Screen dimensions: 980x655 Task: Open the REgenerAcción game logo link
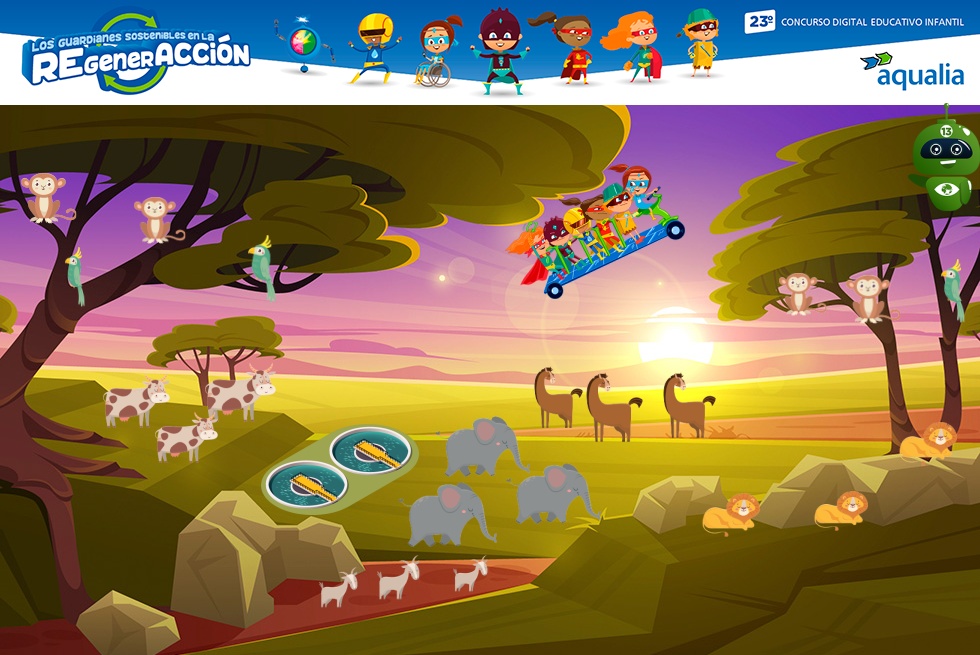point(138,54)
